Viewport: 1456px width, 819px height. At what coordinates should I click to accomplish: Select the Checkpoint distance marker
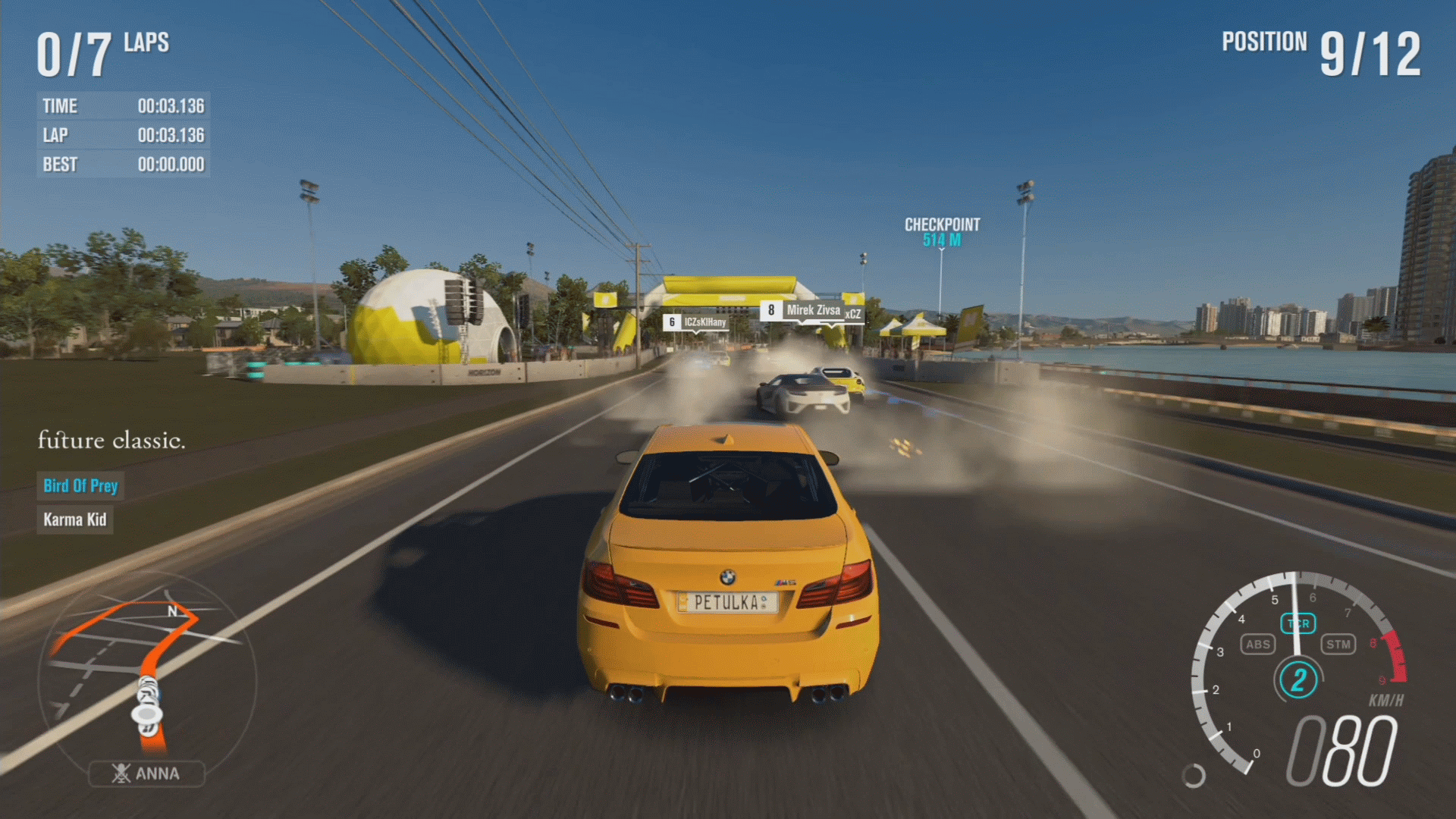point(942,232)
